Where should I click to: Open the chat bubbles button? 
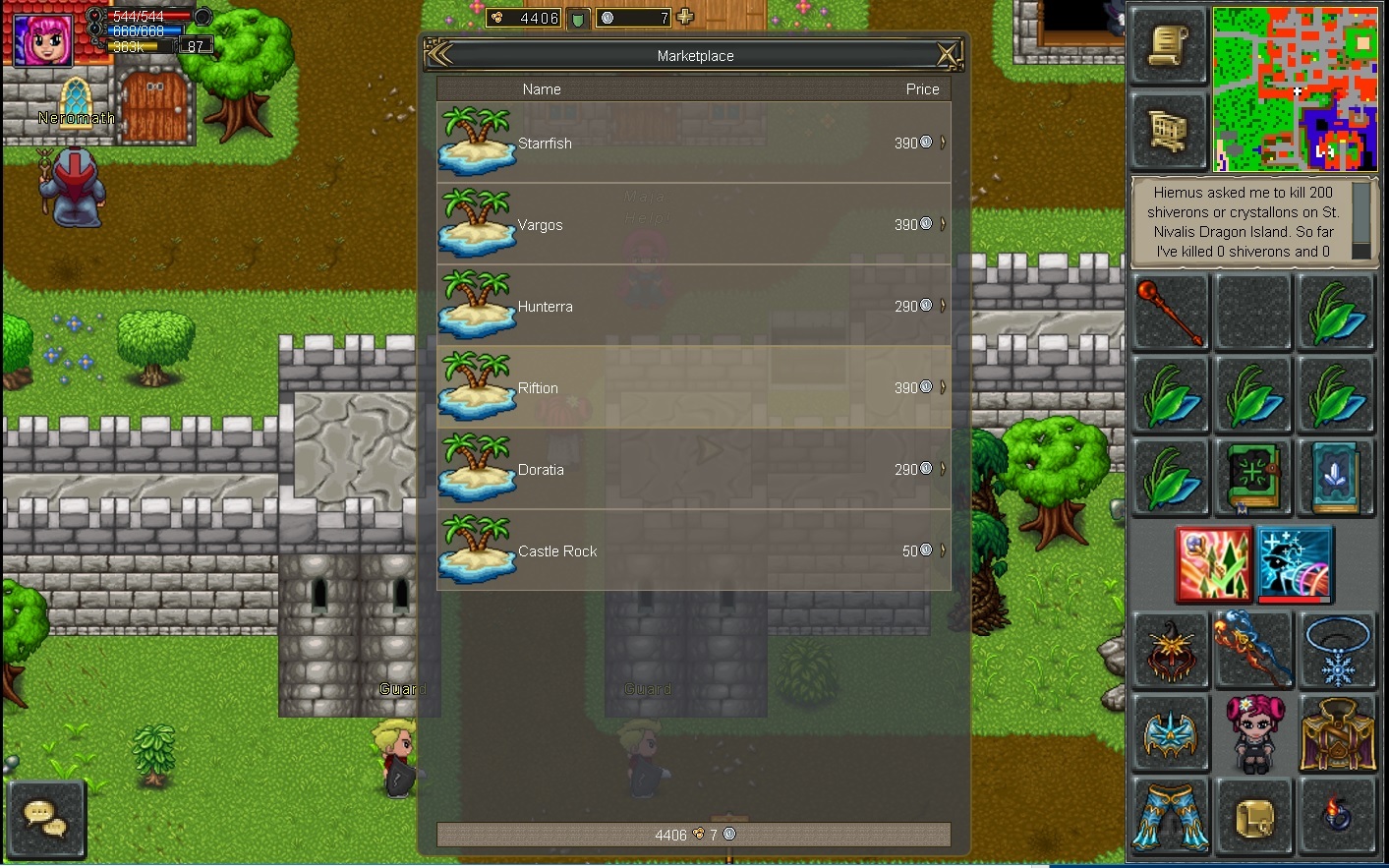(45, 819)
